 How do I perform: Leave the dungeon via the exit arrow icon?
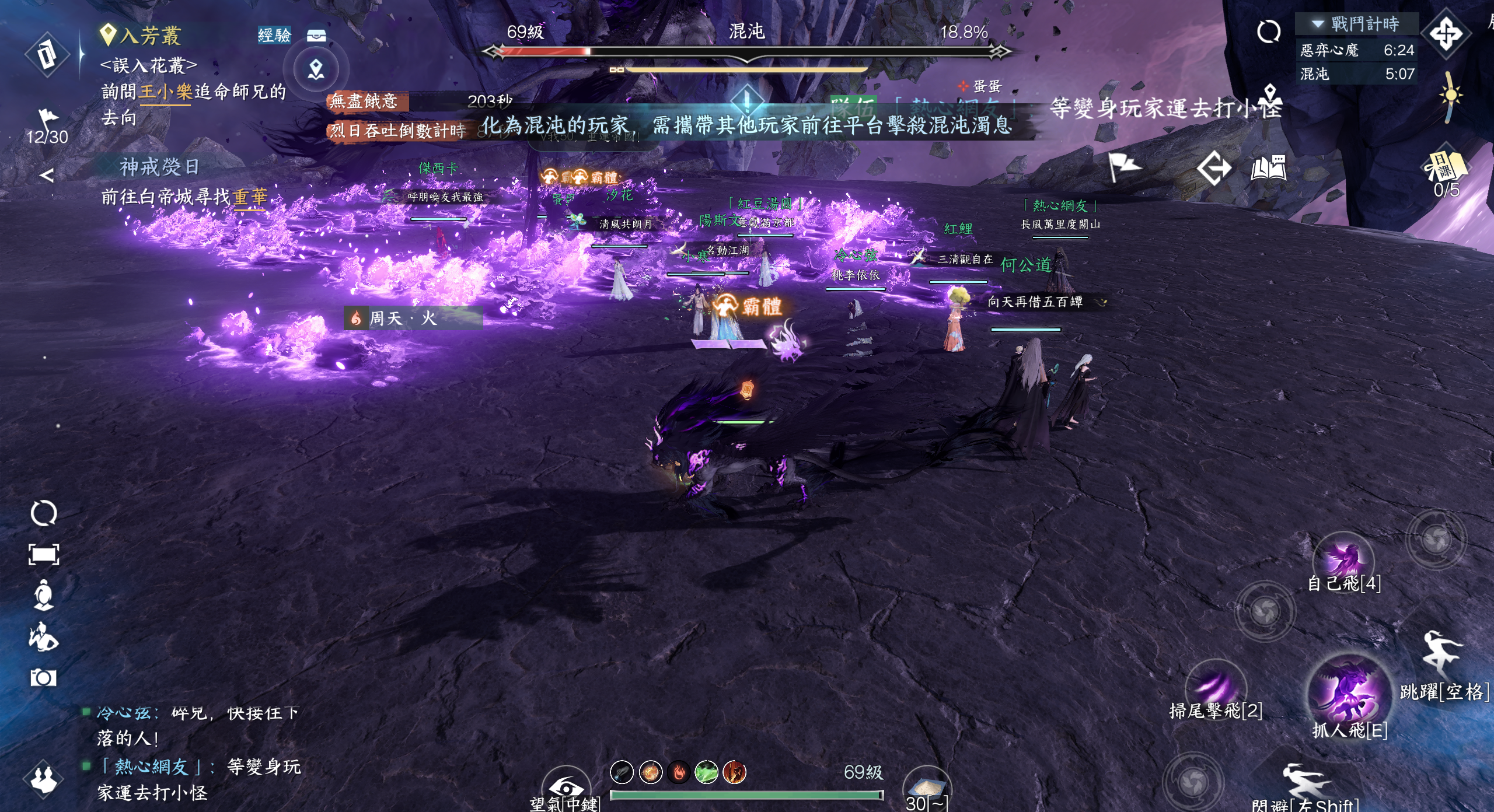[1213, 169]
